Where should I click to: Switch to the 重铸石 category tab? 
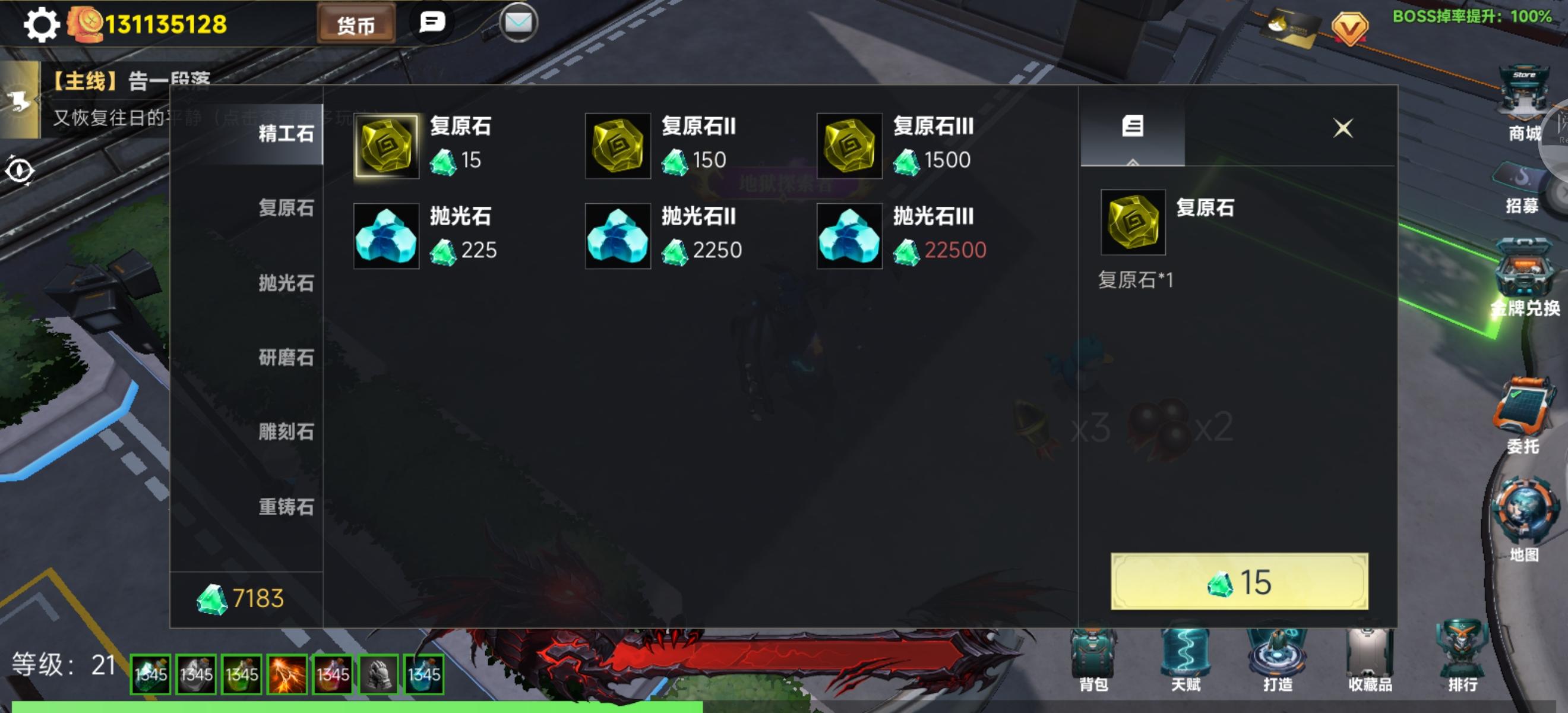286,507
